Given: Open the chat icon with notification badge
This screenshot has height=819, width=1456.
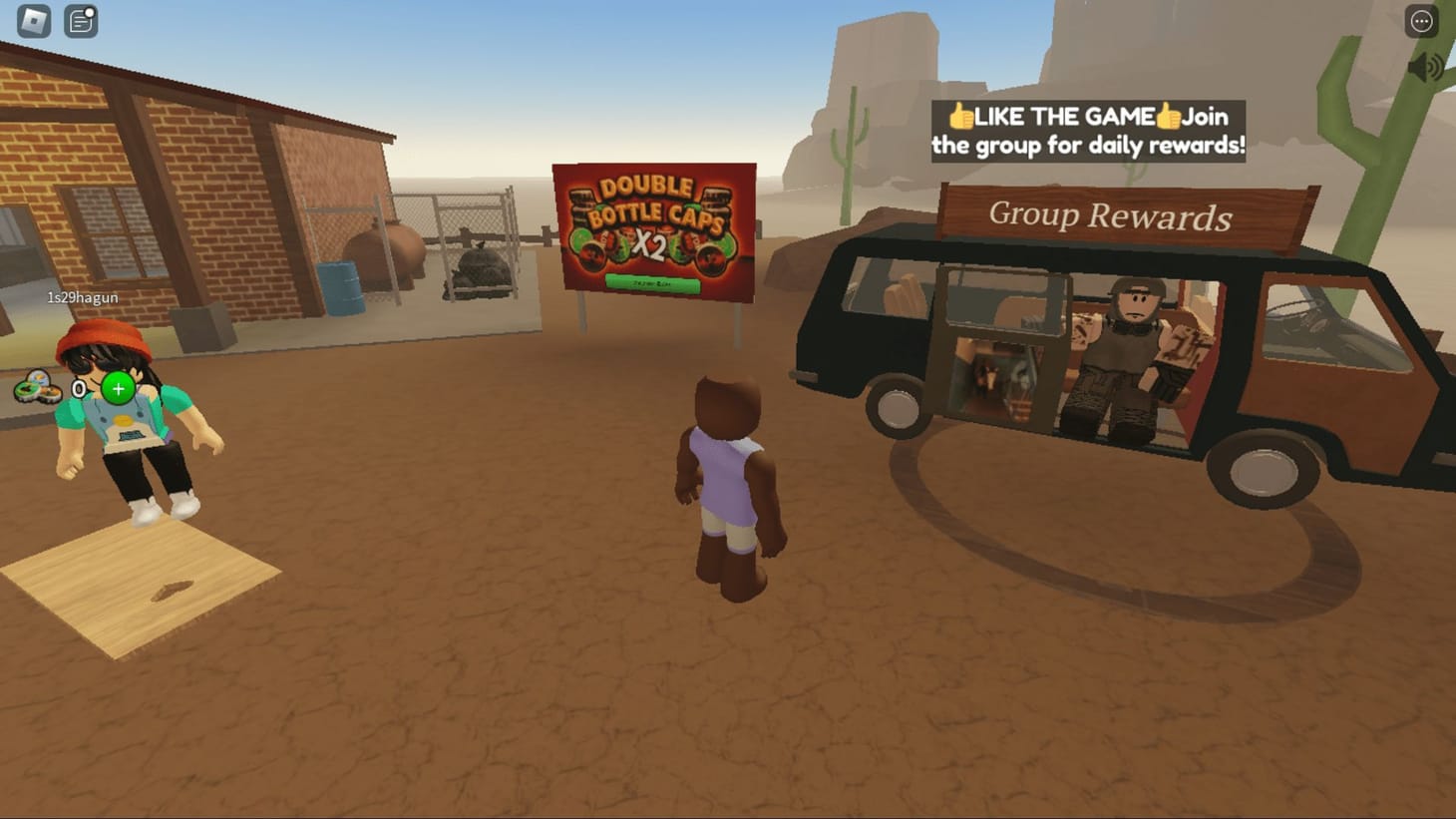Looking at the screenshot, I should click(x=80, y=20).
